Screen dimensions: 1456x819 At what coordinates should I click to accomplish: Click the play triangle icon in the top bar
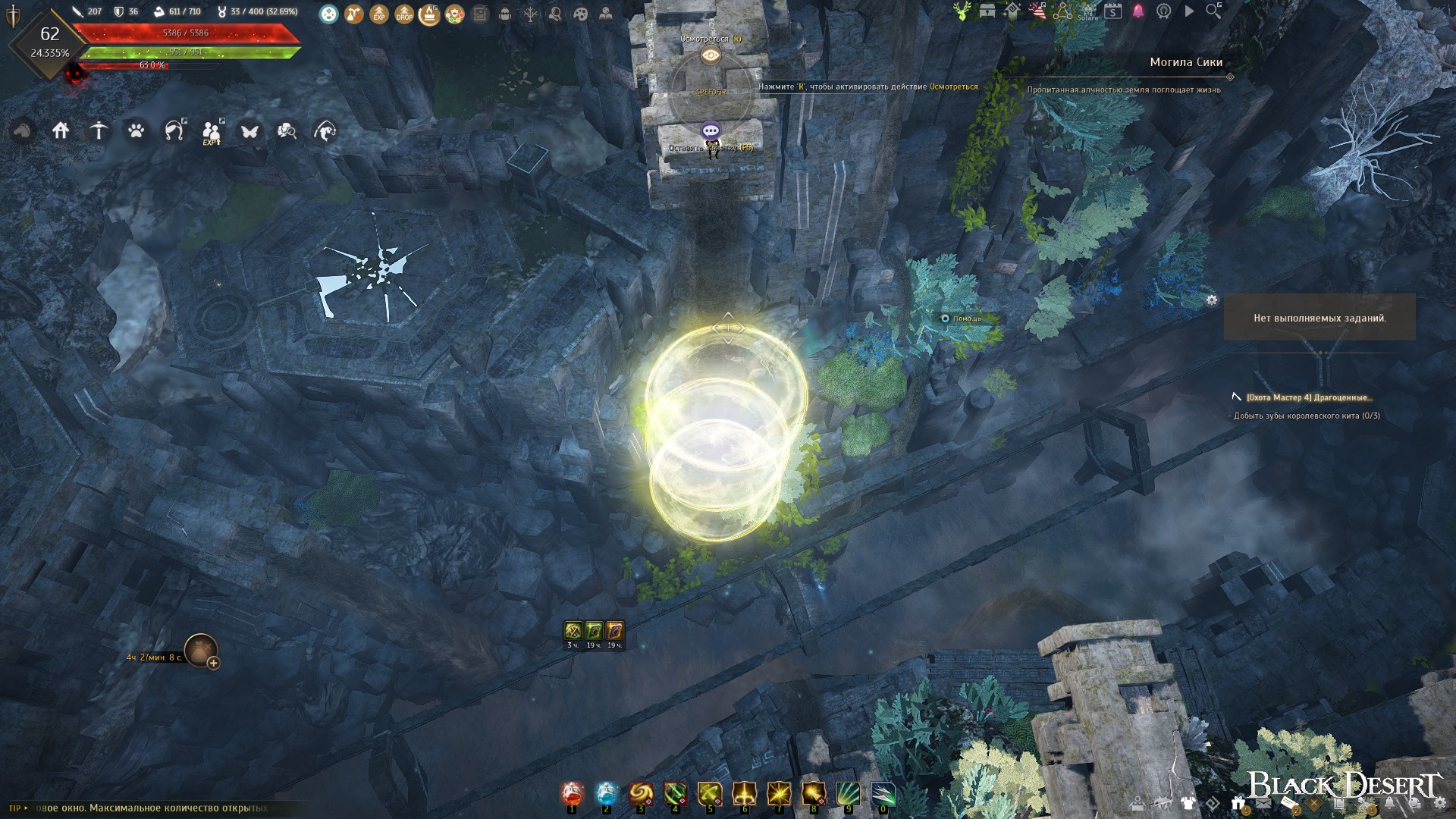1189,11
